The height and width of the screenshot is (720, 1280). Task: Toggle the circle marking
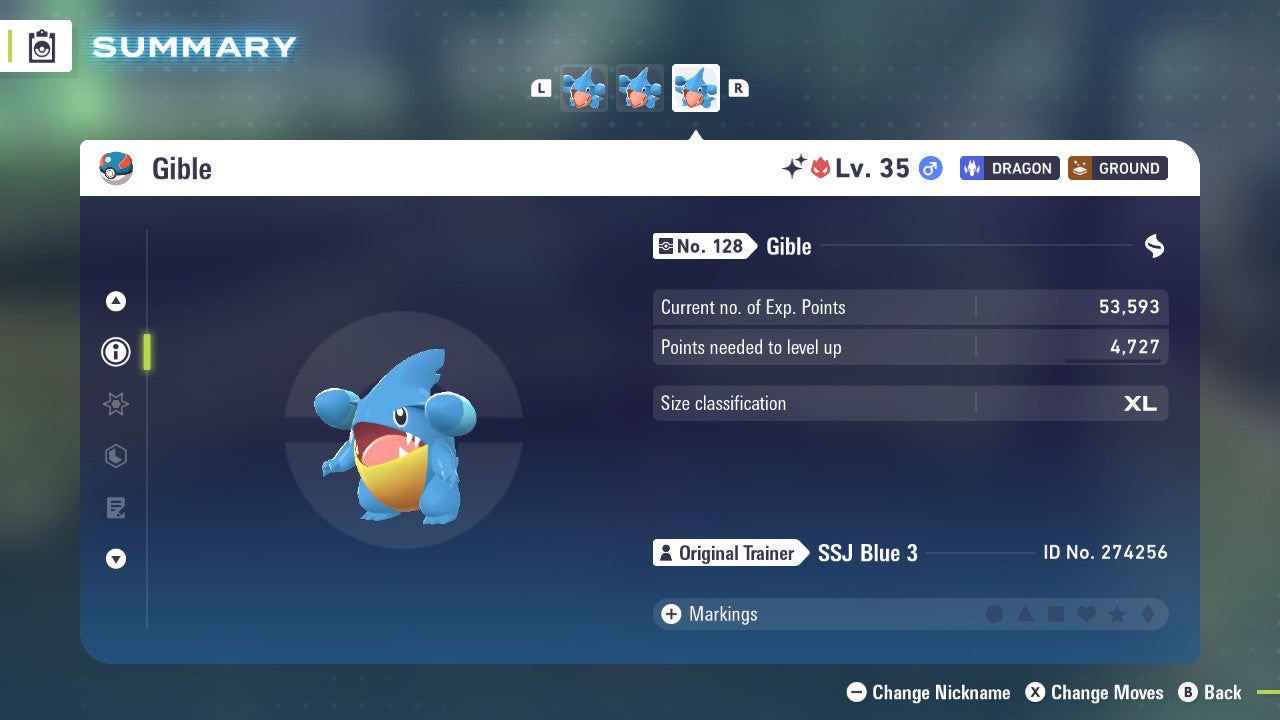996,614
